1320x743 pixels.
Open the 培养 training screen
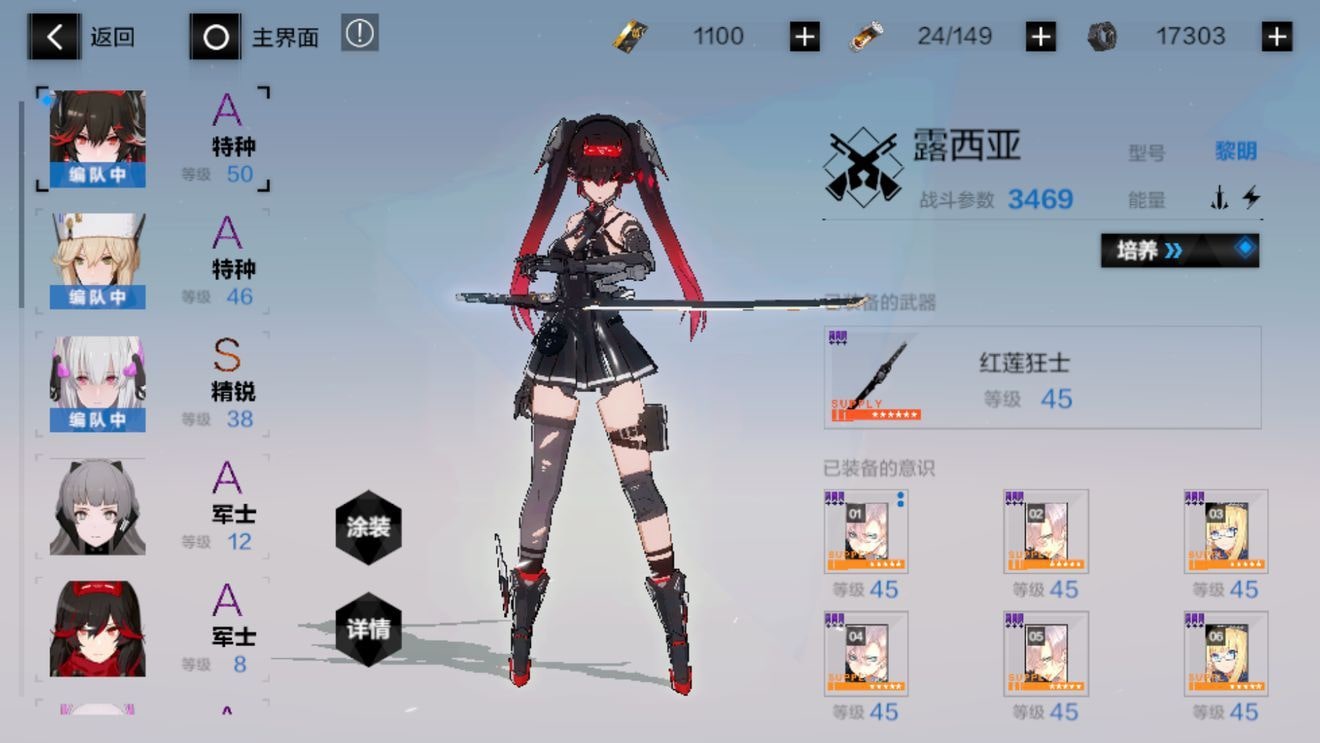[1179, 250]
